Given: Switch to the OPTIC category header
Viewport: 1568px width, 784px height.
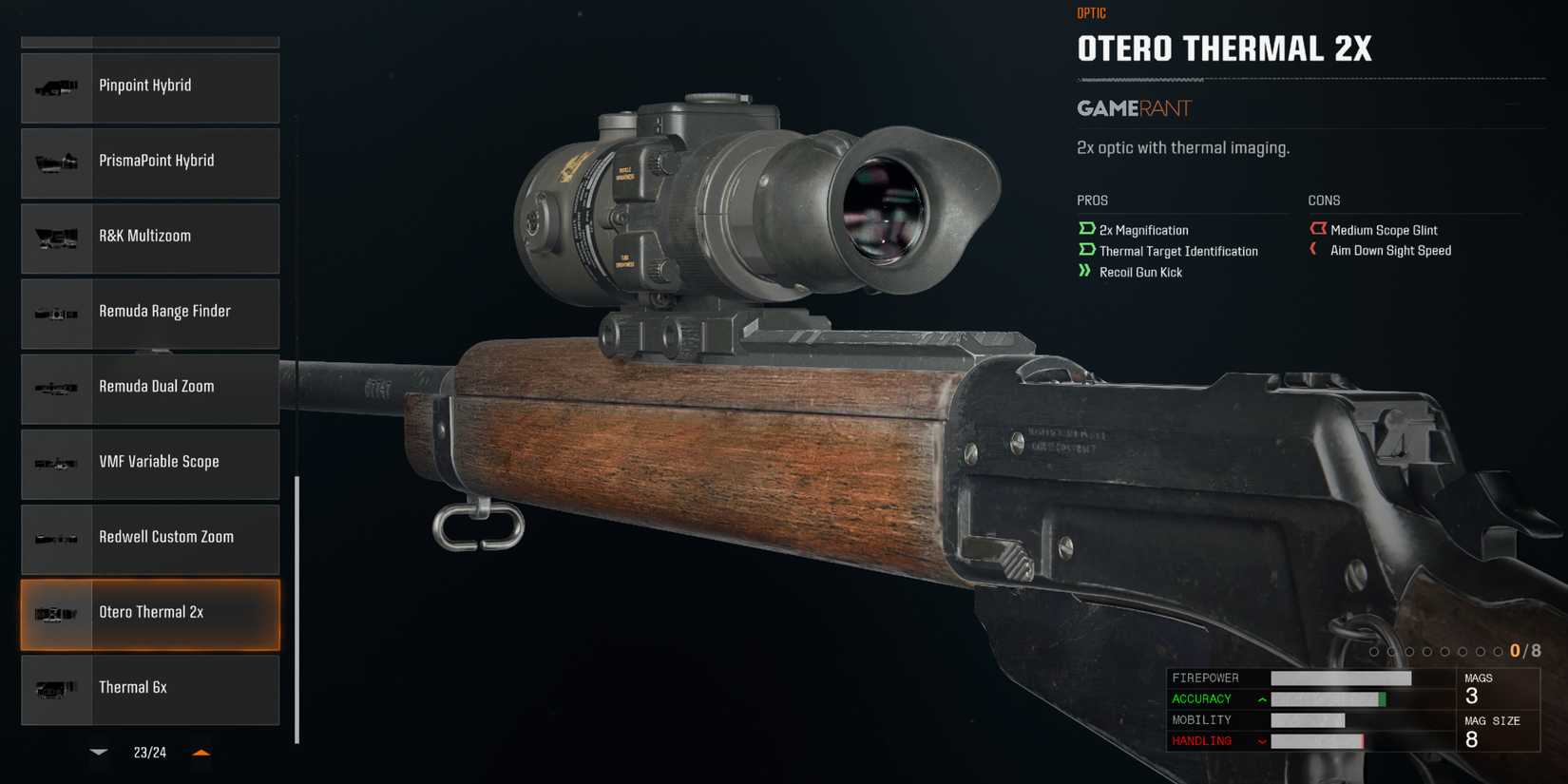Looking at the screenshot, I should click(1091, 12).
